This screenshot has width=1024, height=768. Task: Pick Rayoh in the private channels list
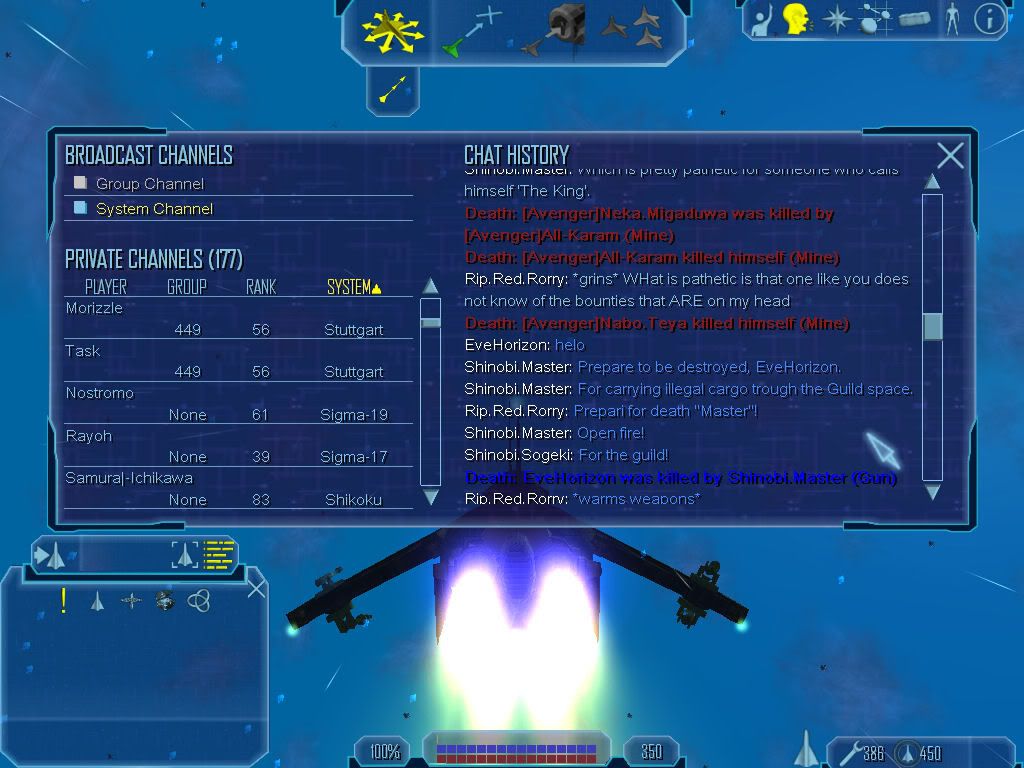tap(89, 436)
